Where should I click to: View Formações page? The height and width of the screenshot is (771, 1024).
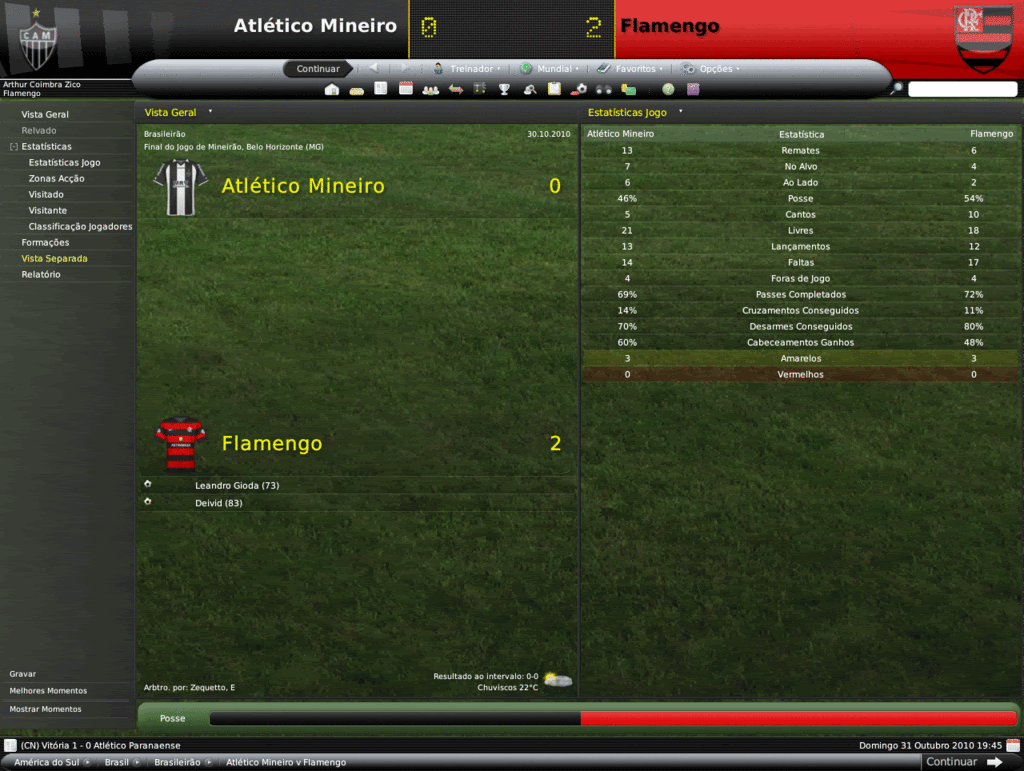tap(45, 243)
